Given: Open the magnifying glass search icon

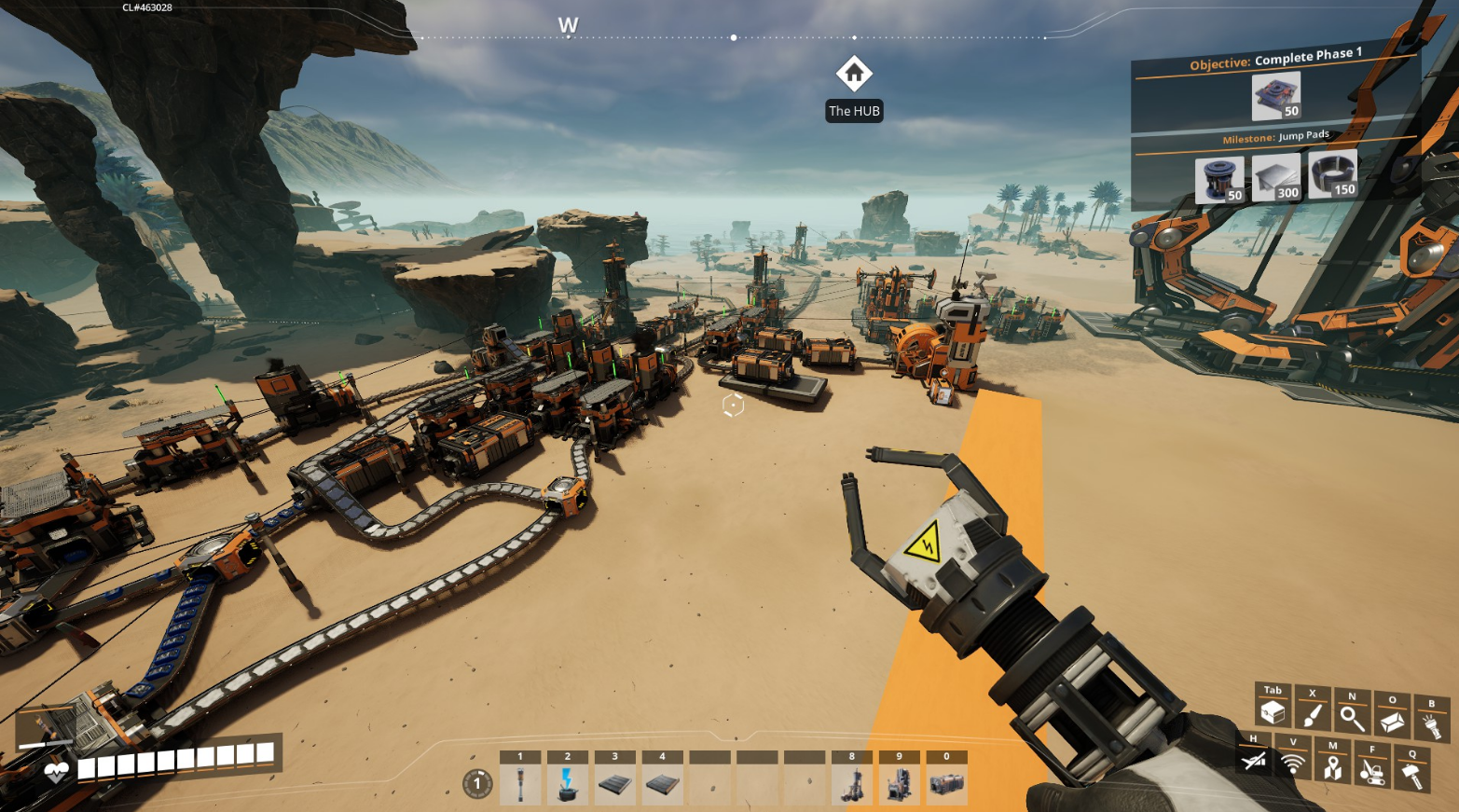Looking at the screenshot, I should point(1352,718).
